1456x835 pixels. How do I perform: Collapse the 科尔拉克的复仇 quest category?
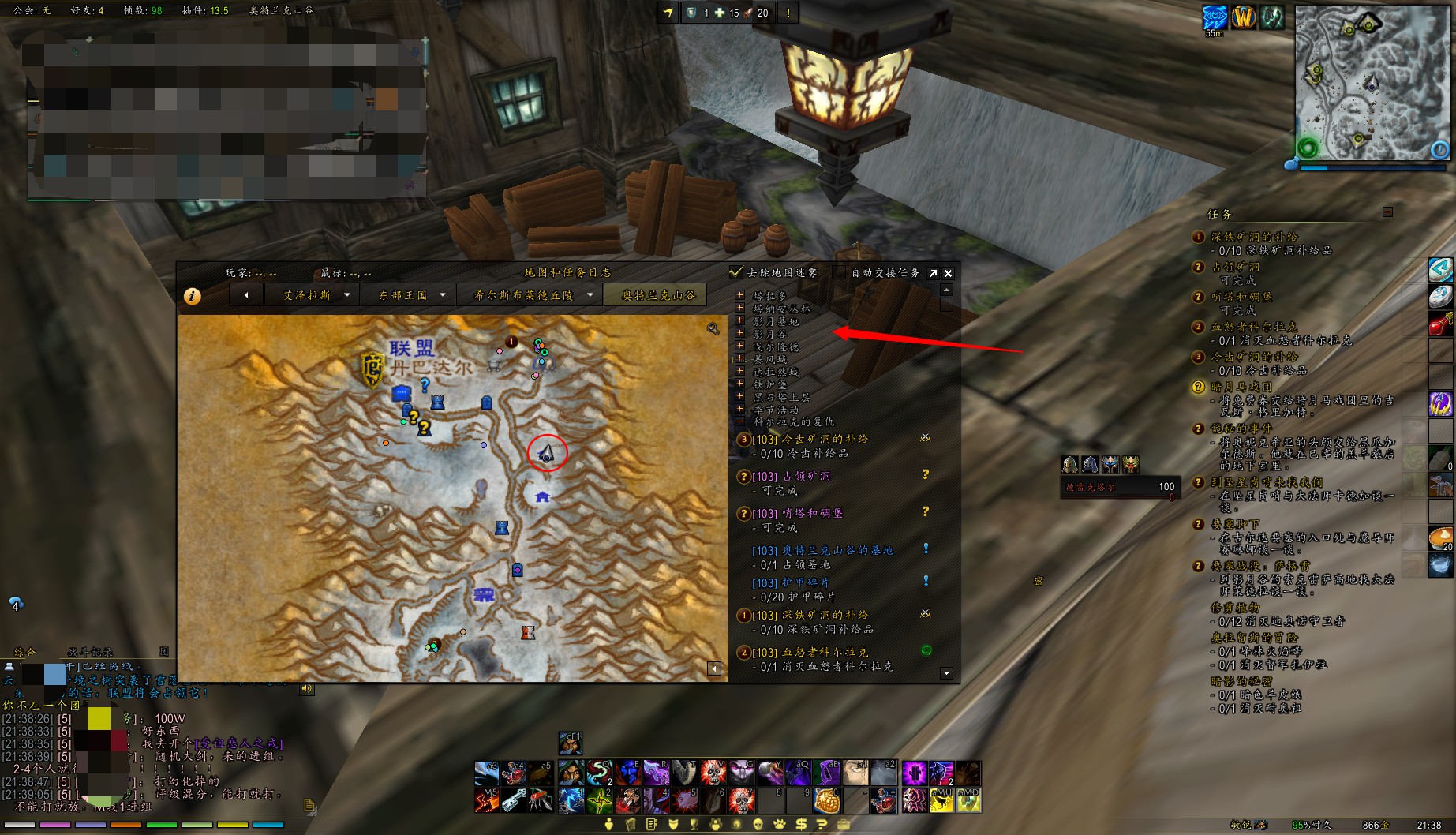(x=740, y=421)
